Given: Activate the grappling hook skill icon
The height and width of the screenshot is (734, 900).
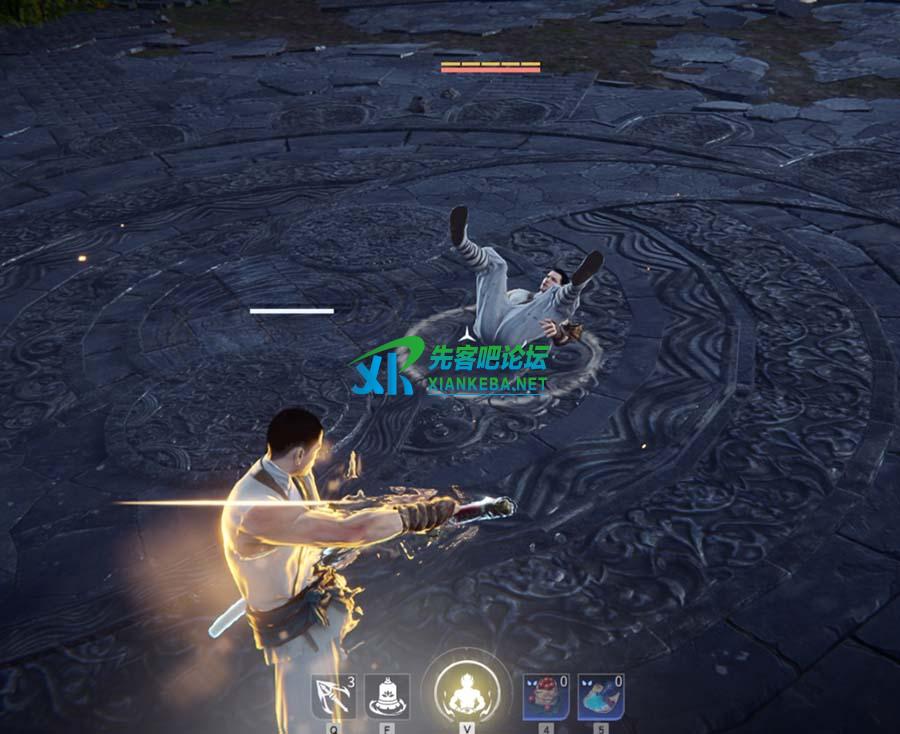Looking at the screenshot, I should coord(333,696).
